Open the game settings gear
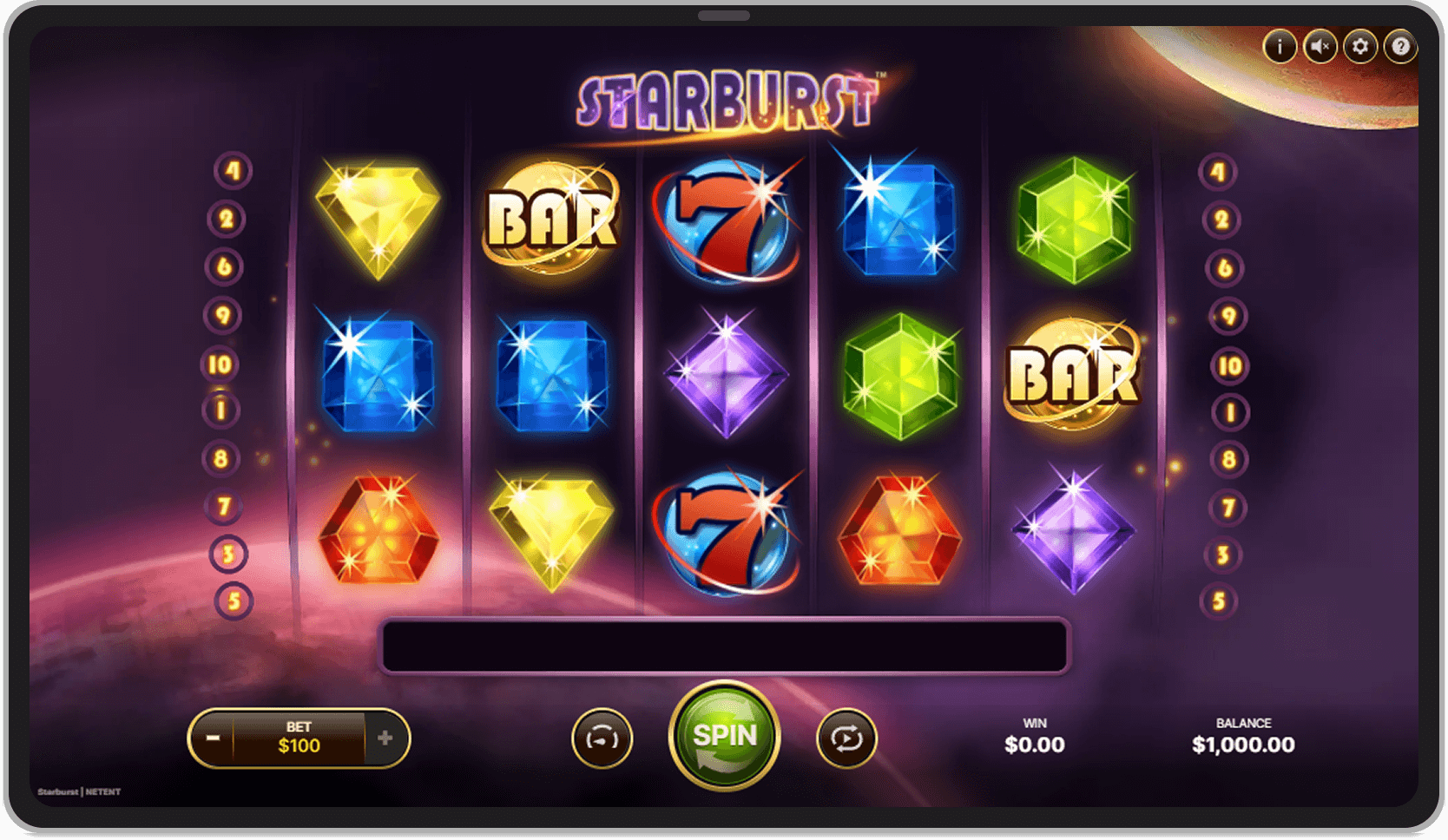 pos(1359,48)
